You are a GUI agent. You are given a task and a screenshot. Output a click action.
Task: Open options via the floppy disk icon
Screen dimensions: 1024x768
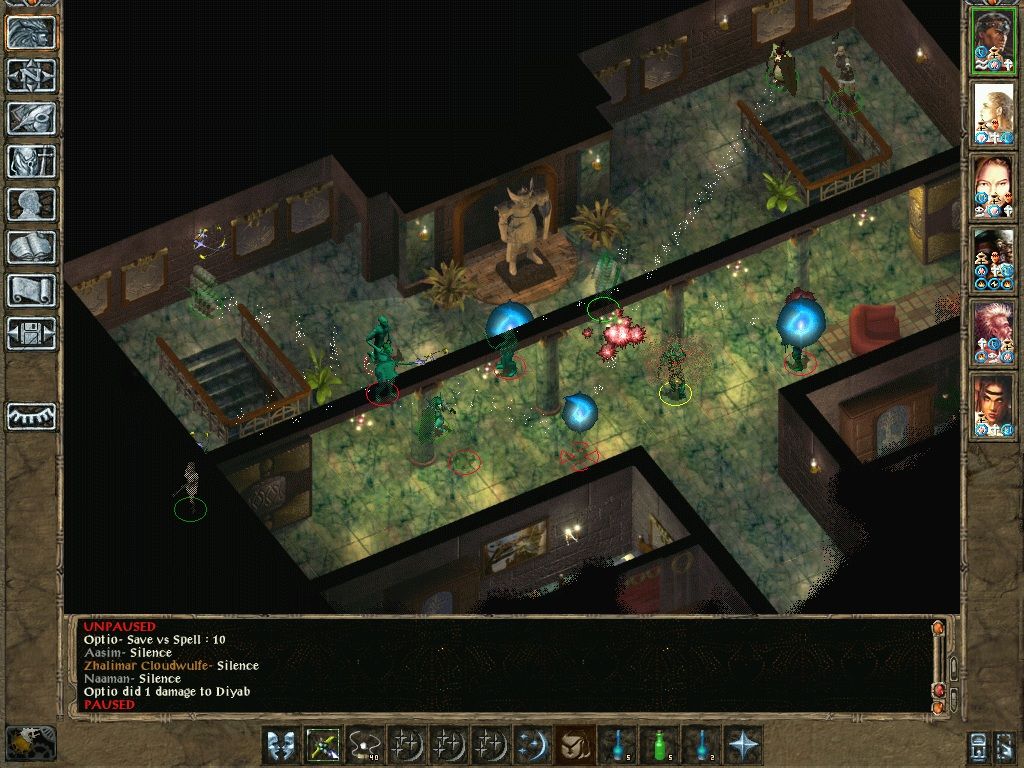point(31,333)
